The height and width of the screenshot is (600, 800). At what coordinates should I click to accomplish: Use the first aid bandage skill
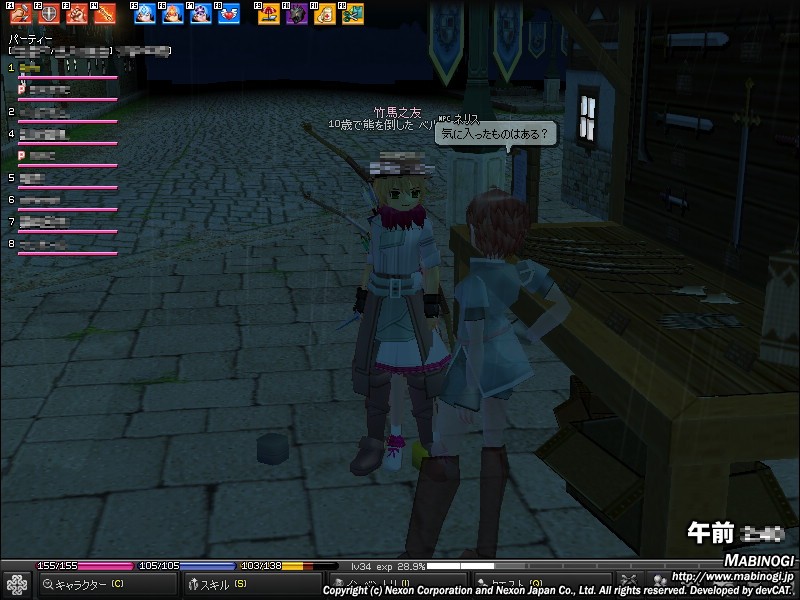325,14
